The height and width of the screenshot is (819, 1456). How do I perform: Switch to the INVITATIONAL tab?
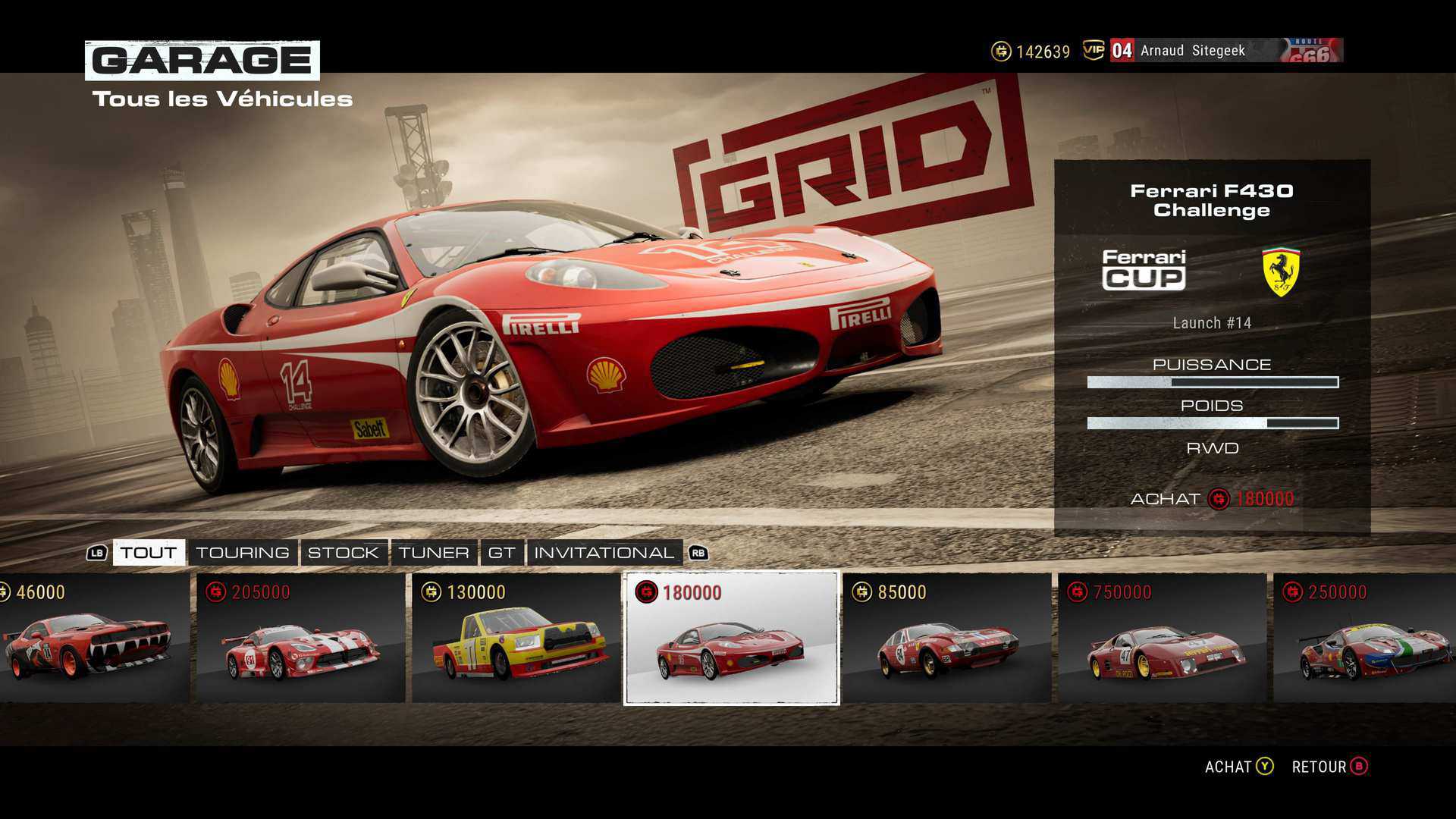pos(604,552)
